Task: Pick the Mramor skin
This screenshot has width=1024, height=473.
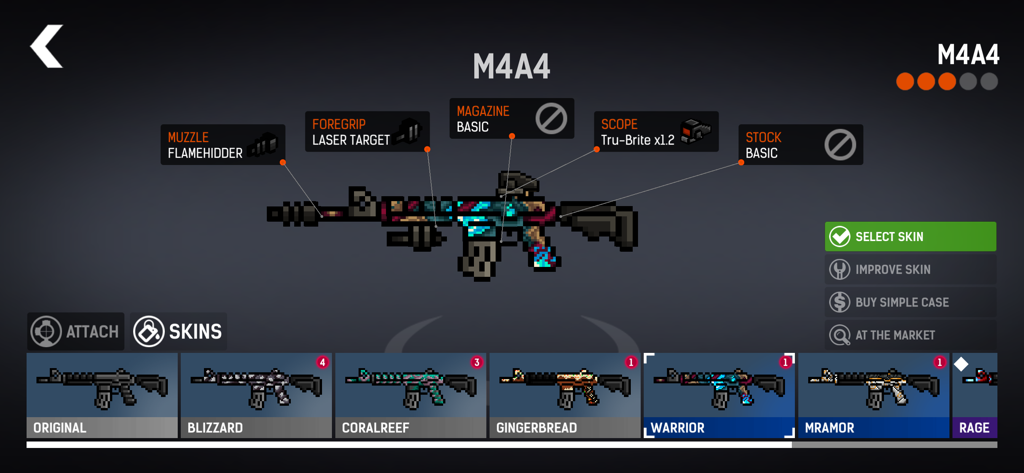Action: pos(873,395)
